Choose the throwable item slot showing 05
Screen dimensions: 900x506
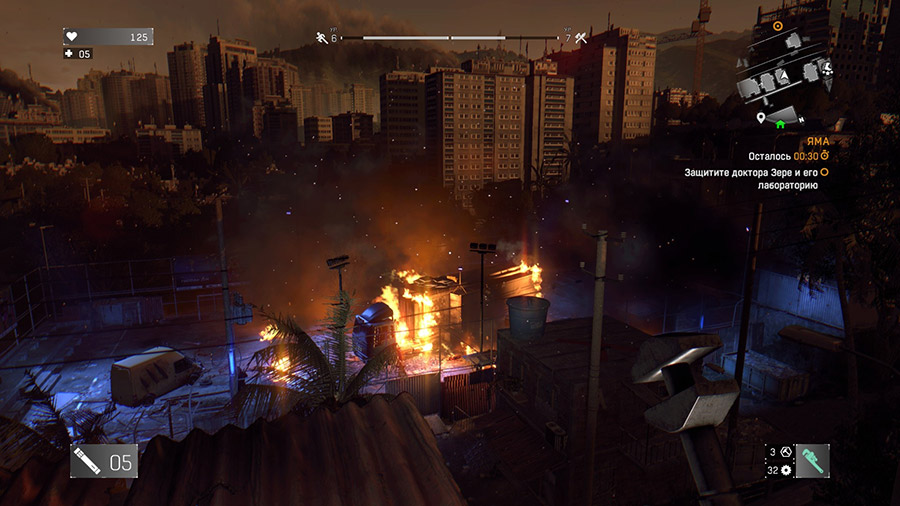103,461
